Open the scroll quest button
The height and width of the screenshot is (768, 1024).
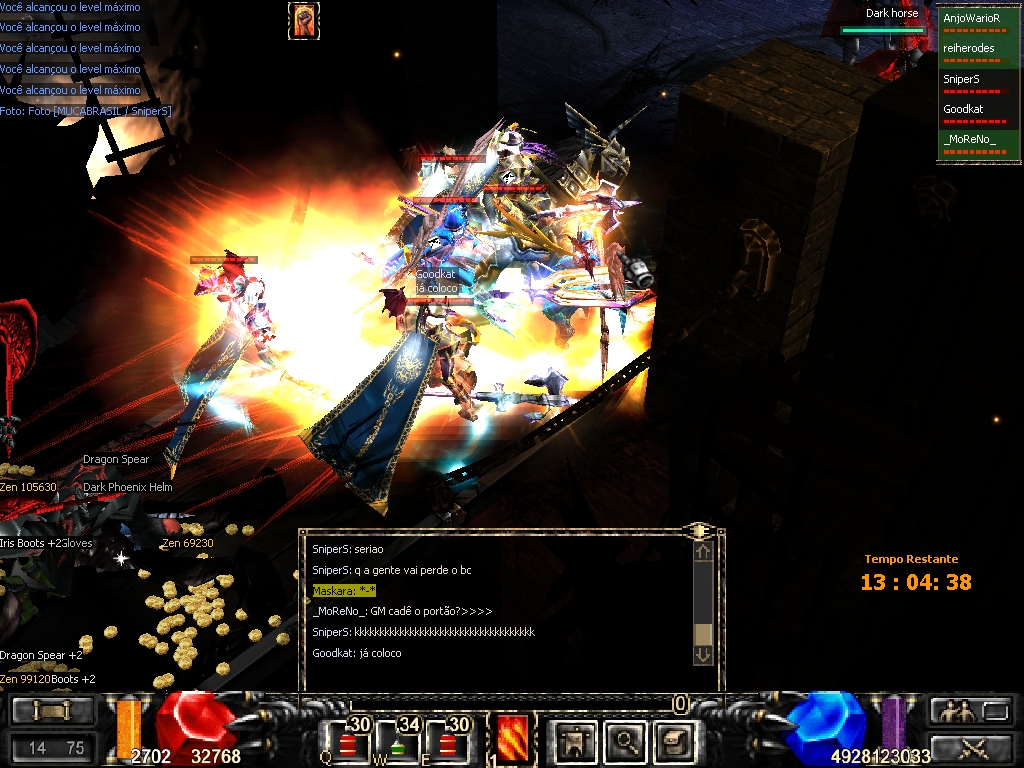point(675,741)
